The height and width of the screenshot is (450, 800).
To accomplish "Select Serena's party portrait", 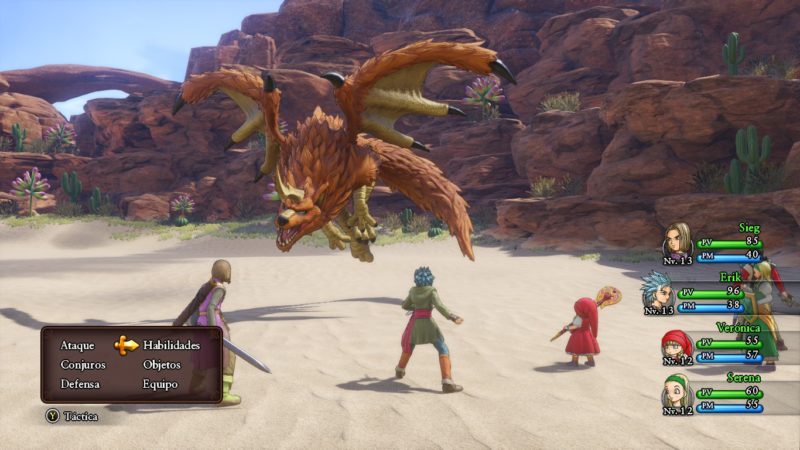I will [677, 394].
